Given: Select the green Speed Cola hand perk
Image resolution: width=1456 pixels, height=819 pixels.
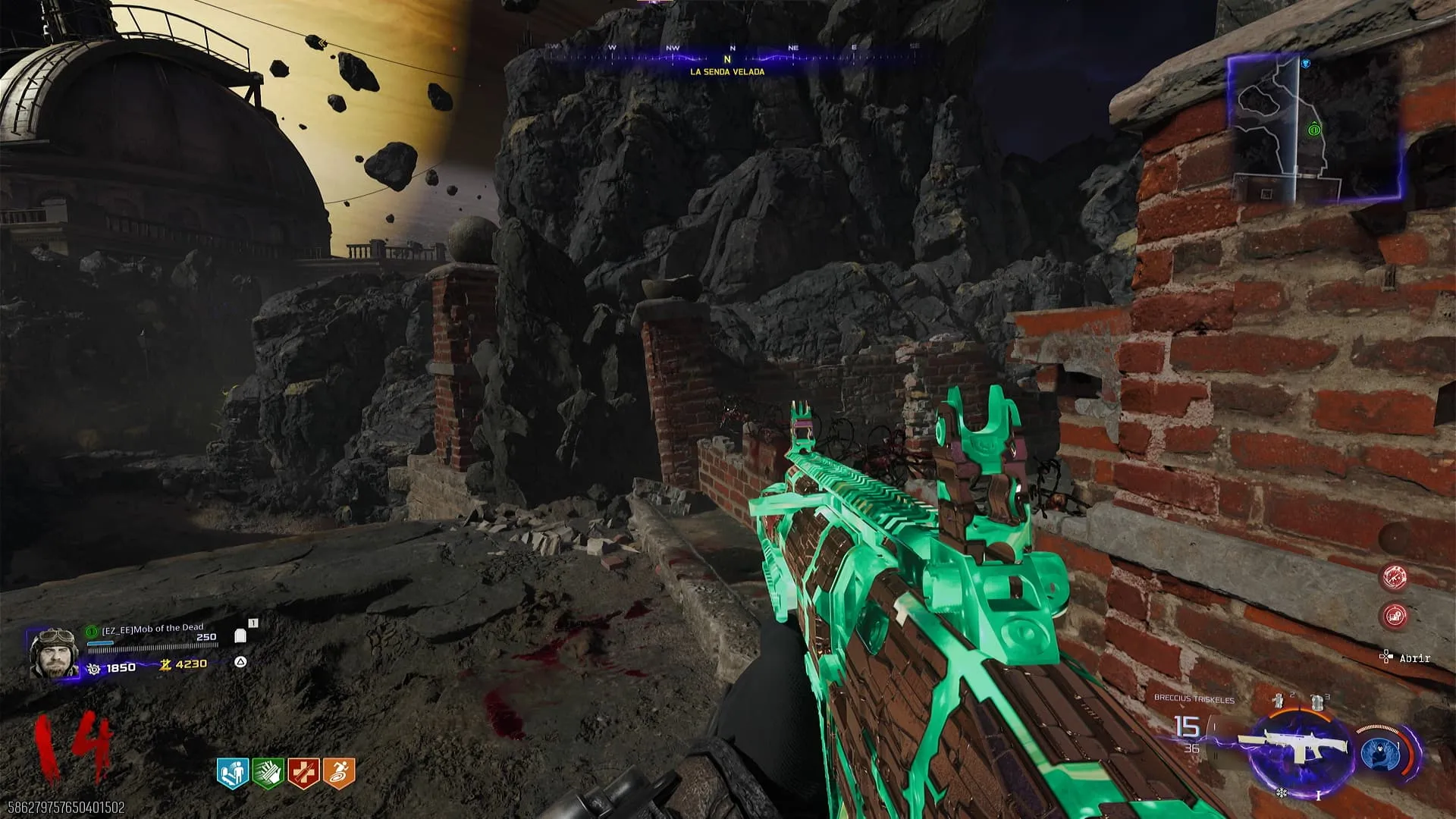Looking at the screenshot, I should pyautogui.click(x=268, y=773).
